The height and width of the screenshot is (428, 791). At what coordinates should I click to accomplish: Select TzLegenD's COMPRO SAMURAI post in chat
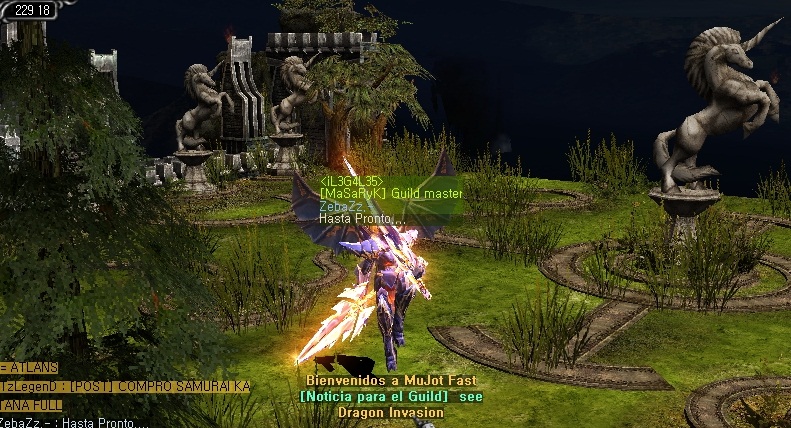coord(125,386)
